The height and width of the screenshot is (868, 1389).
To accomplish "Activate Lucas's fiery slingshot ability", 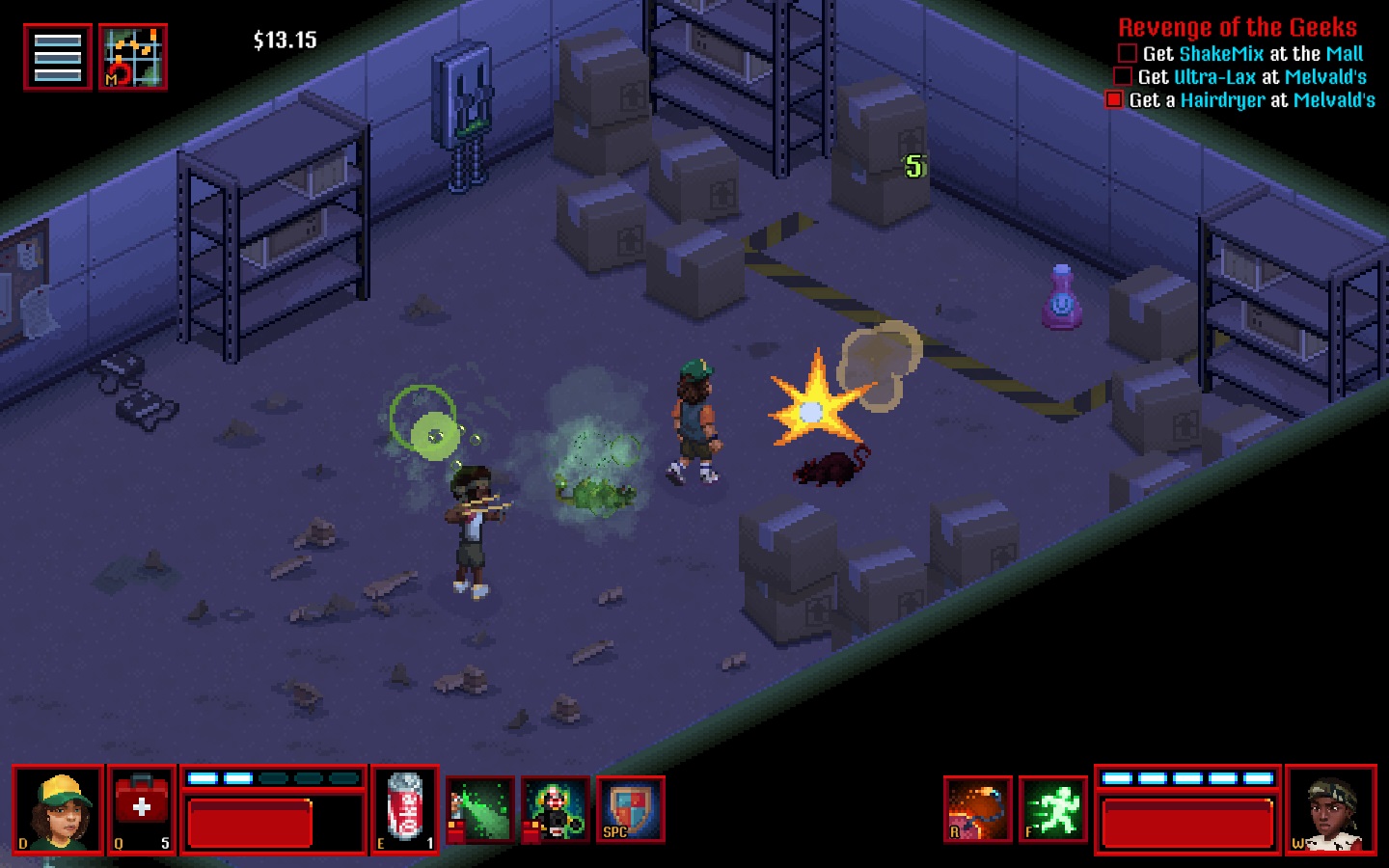I will coord(978,809).
